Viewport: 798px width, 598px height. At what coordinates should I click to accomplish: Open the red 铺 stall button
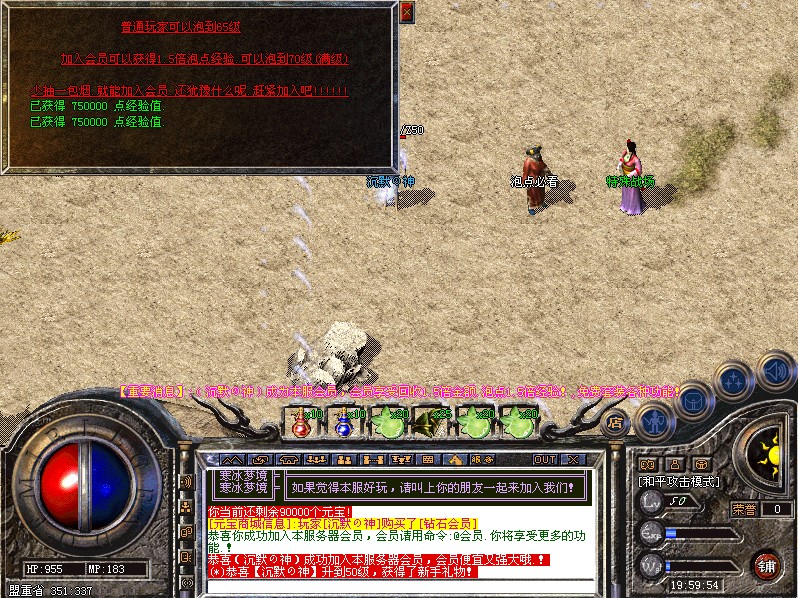click(766, 565)
